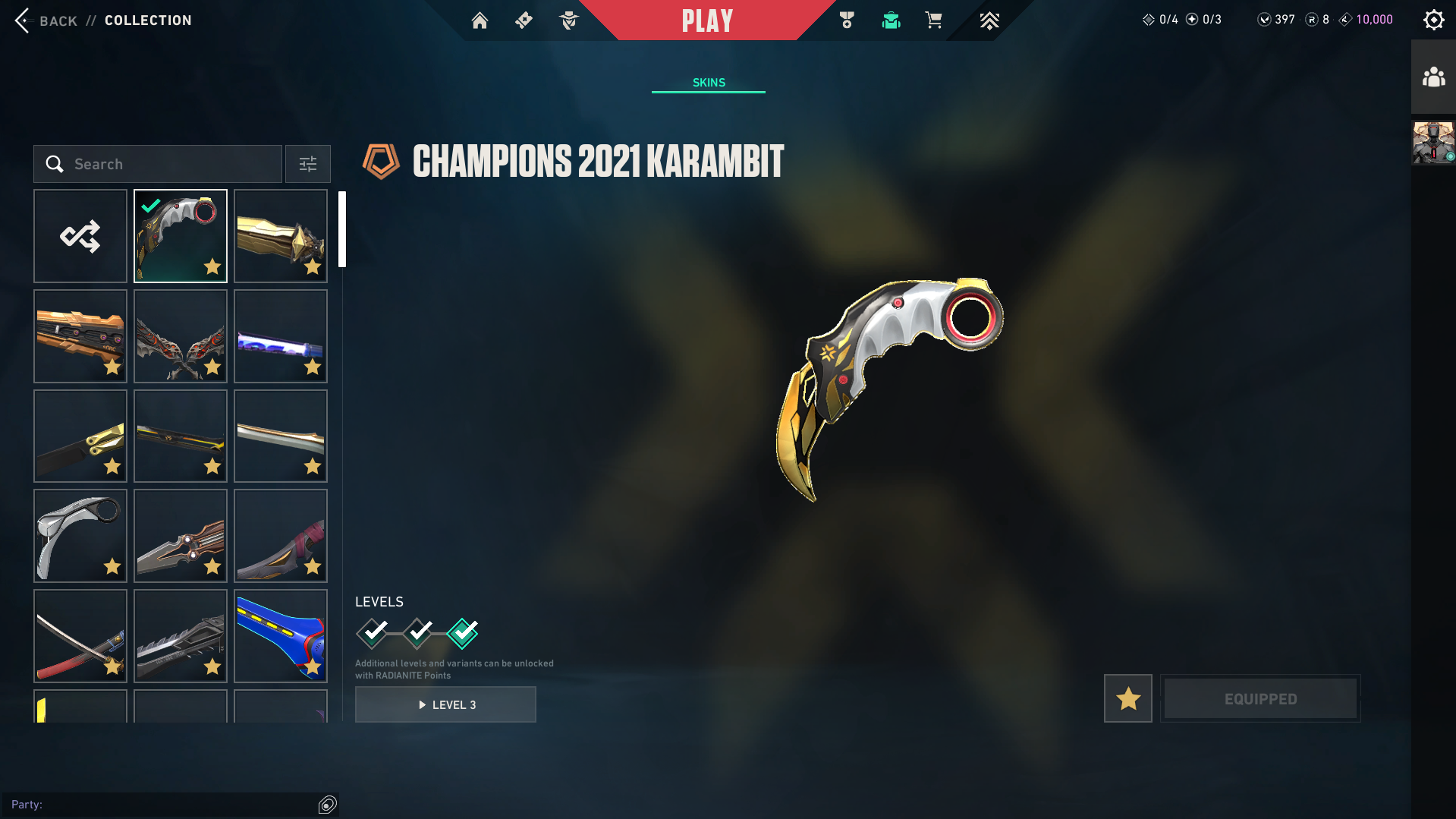Open the social friends panel
The height and width of the screenshot is (819, 1456).
click(x=1433, y=75)
